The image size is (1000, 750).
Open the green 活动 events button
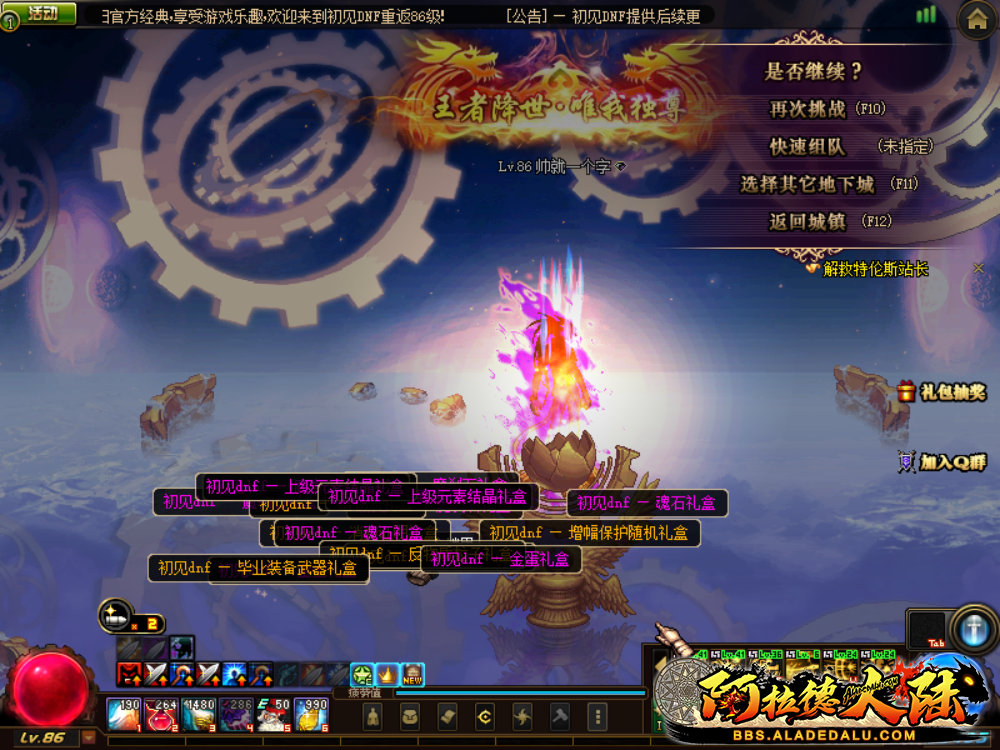point(41,13)
